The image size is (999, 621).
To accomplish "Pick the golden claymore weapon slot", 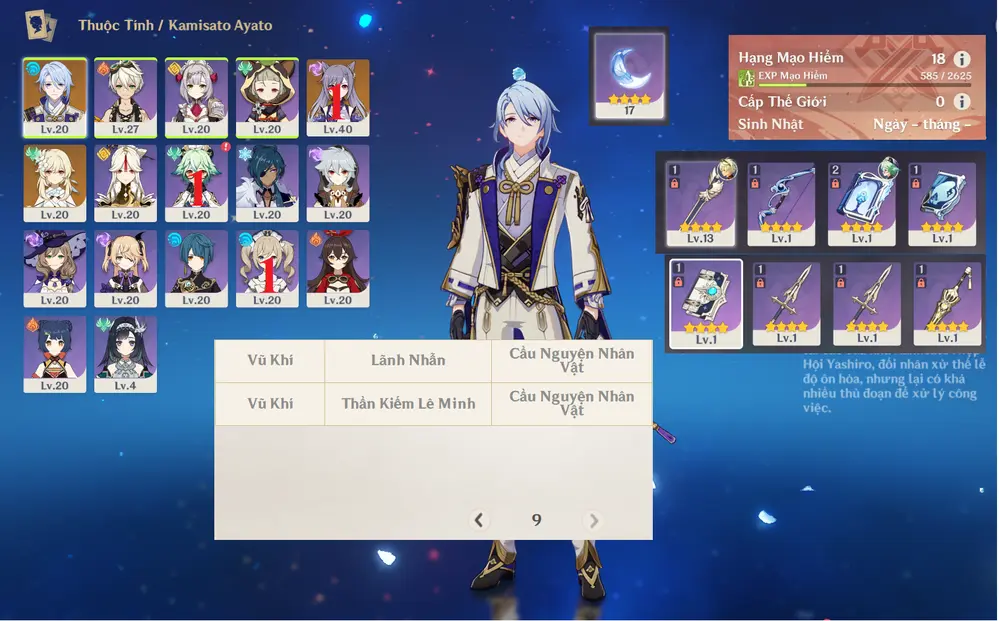I will coord(946,304).
